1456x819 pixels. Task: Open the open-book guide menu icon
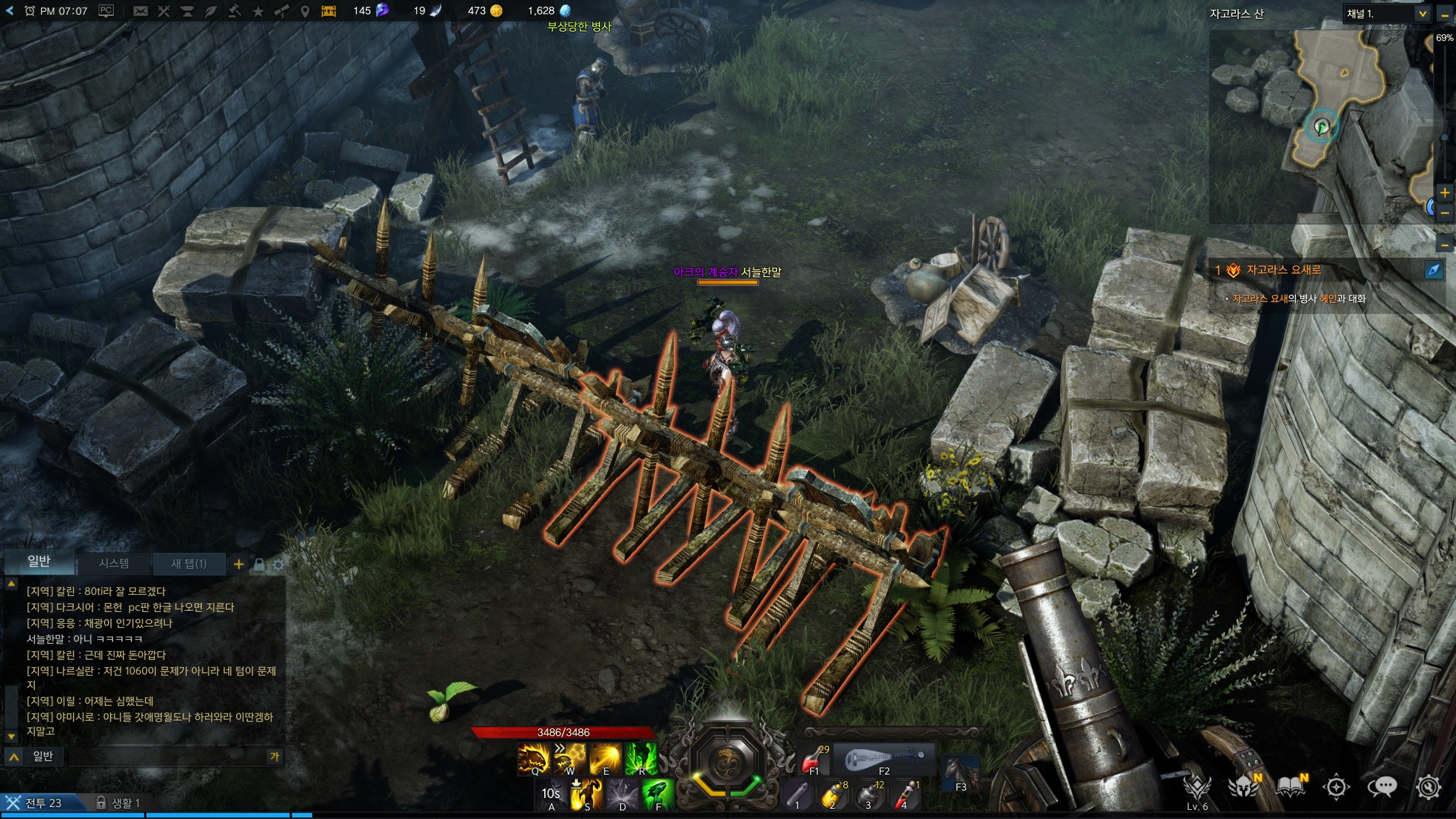click(1290, 787)
